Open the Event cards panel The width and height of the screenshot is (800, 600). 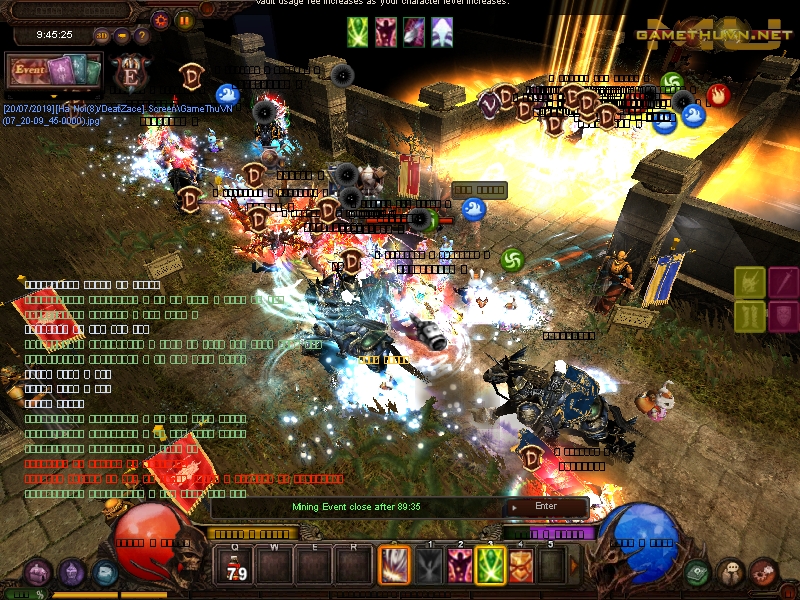54,71
